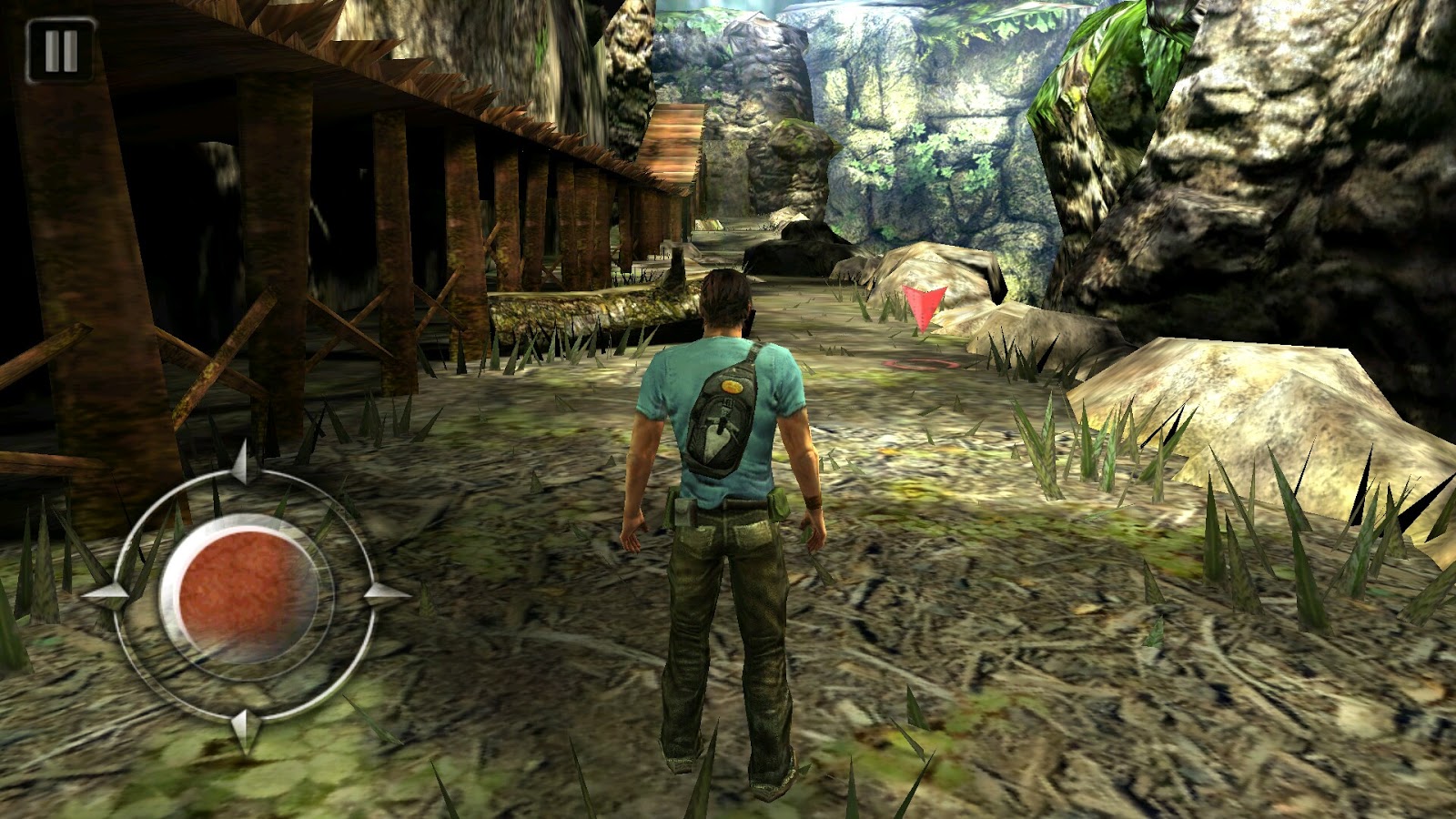
Task: Pause the game with the top-left button
Action: point(60,51)
